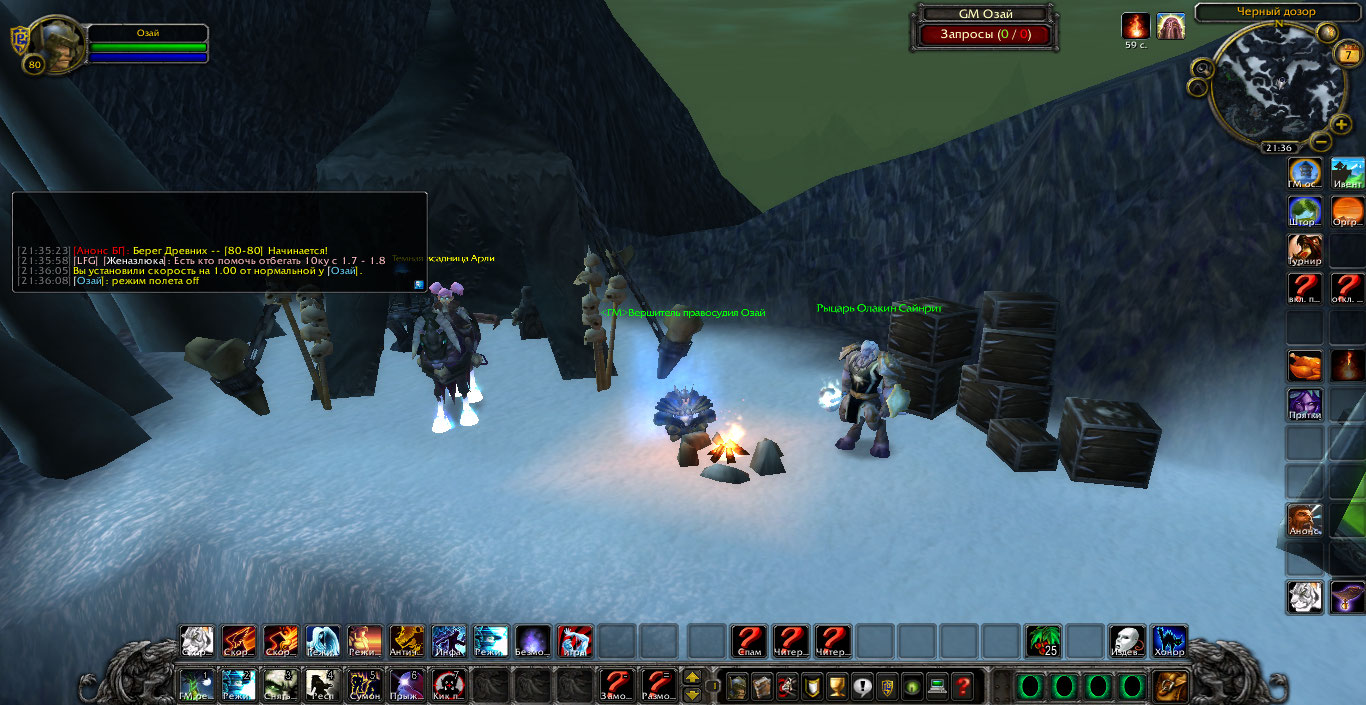Use the Сумон ability in slot 5
Viewport: 1366px width, 705px height.
[364, 685]
